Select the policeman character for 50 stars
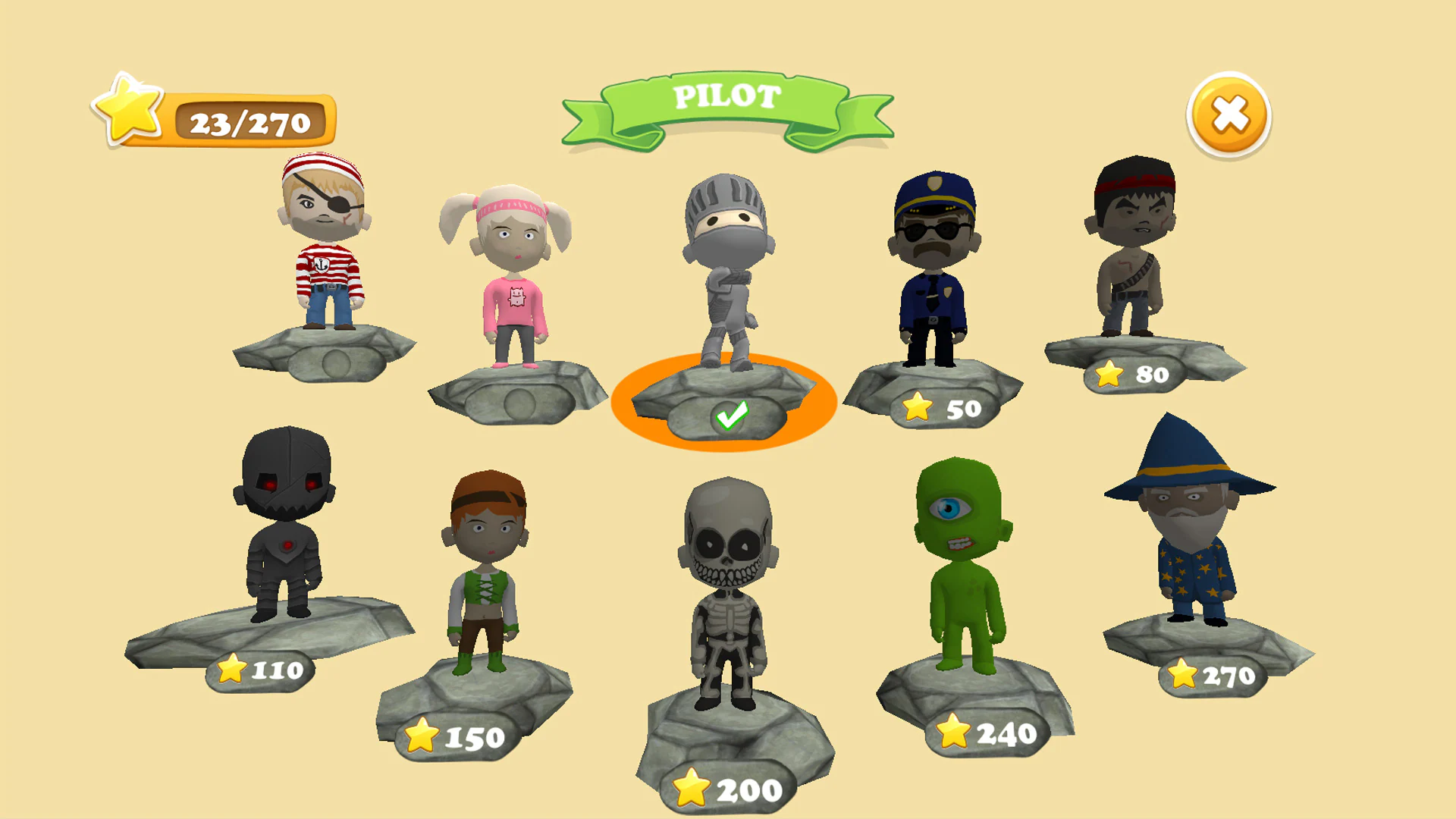The height and width of the screenshot is (819, 1456). tap(933, 258)
